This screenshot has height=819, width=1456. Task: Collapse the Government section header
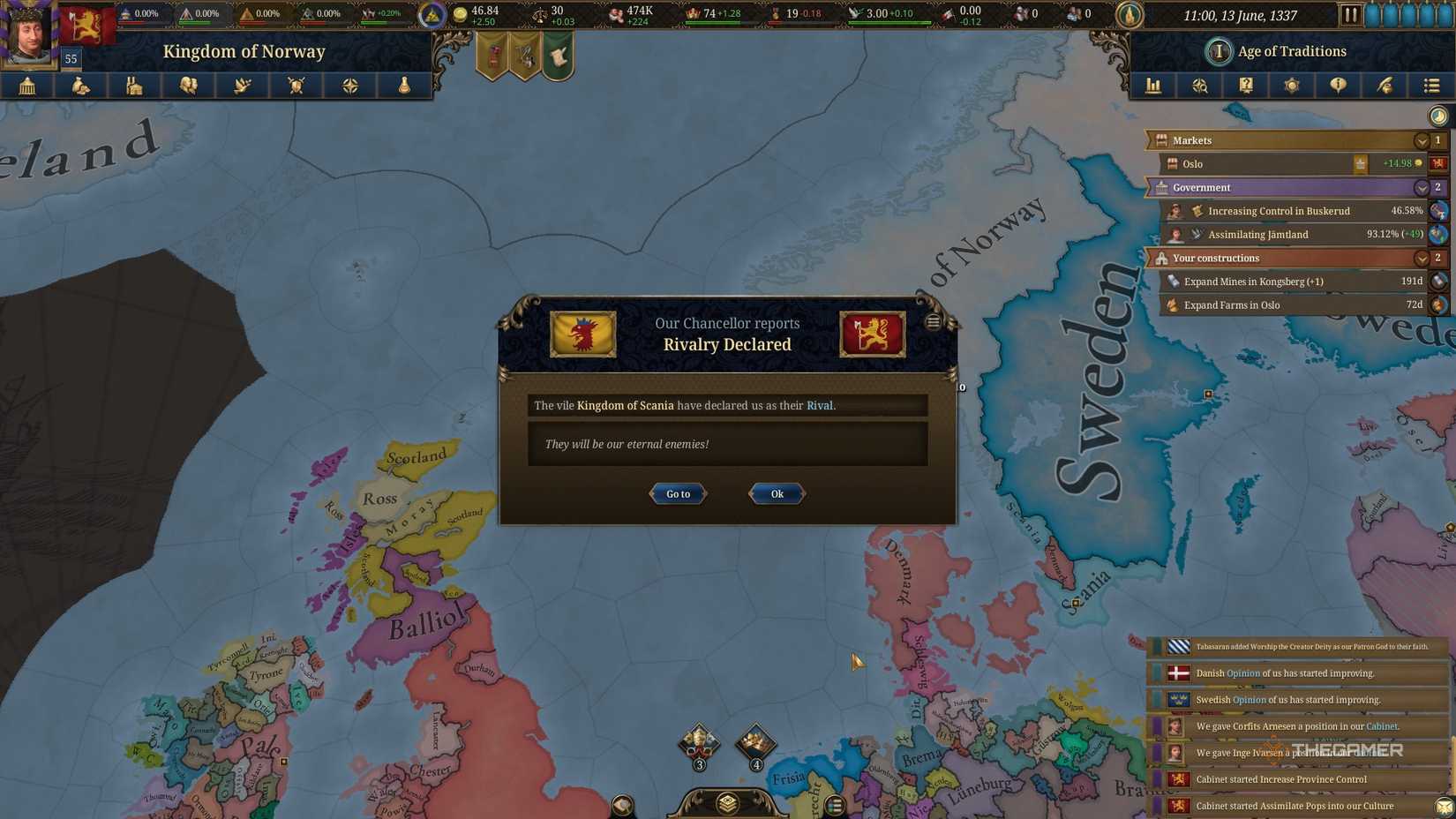pyautogui.click(x=1421, y=187)
